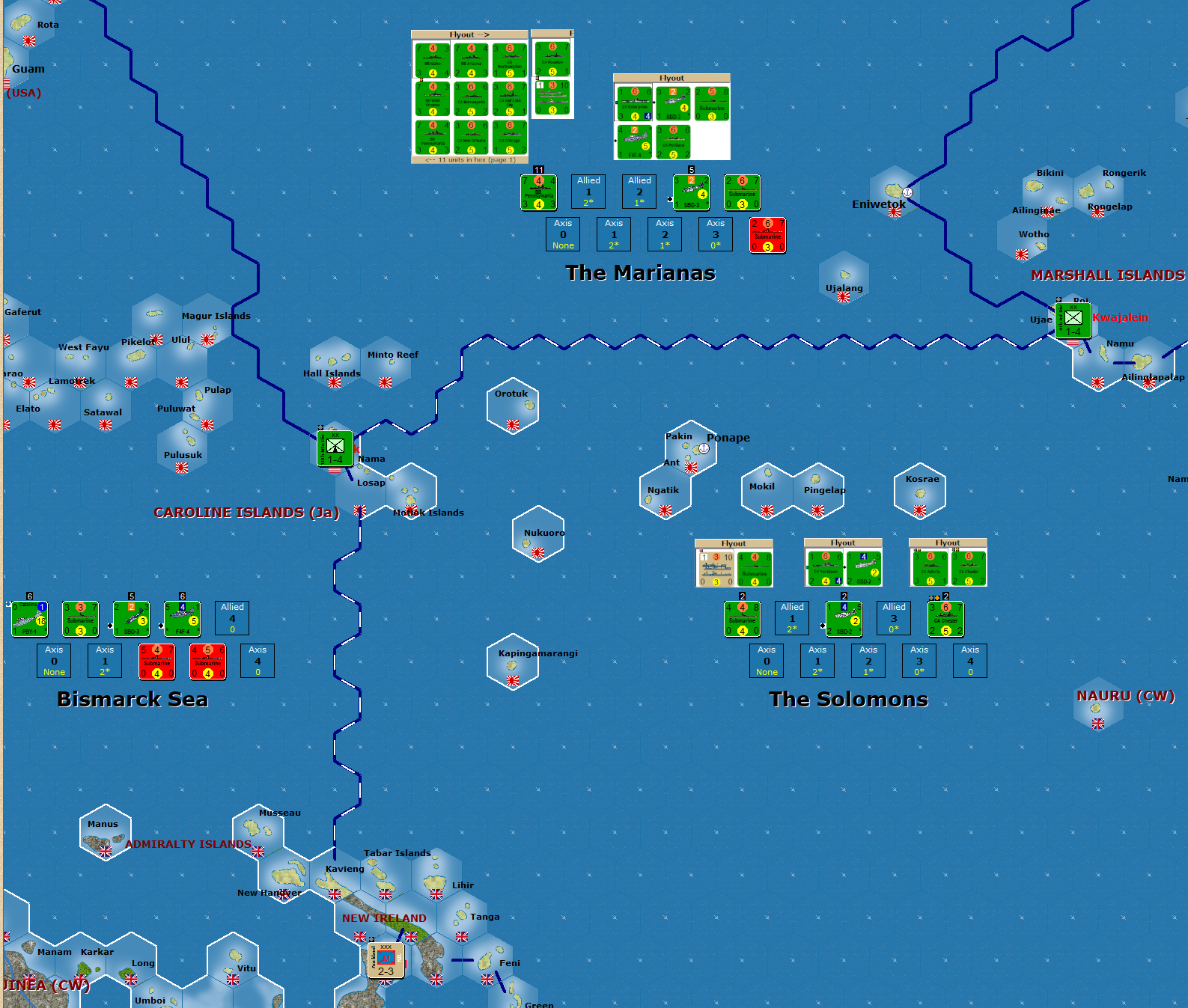Image resolution: width=1188 pixels, height=1008 pixels.
Task: Select the PBY-1 Catalina aircraft counter
Action: pyautogui.click(x=28, y=619)
